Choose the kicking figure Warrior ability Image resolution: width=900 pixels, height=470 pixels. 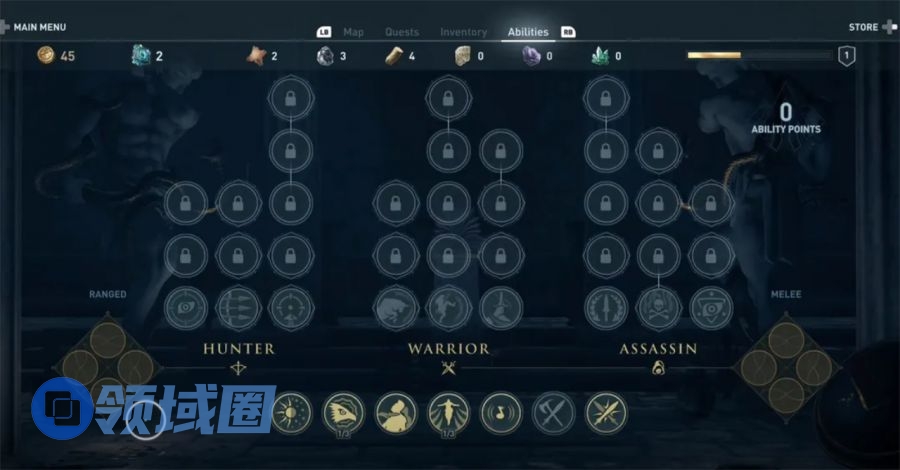pyautogui.click(x=448, y=307)
